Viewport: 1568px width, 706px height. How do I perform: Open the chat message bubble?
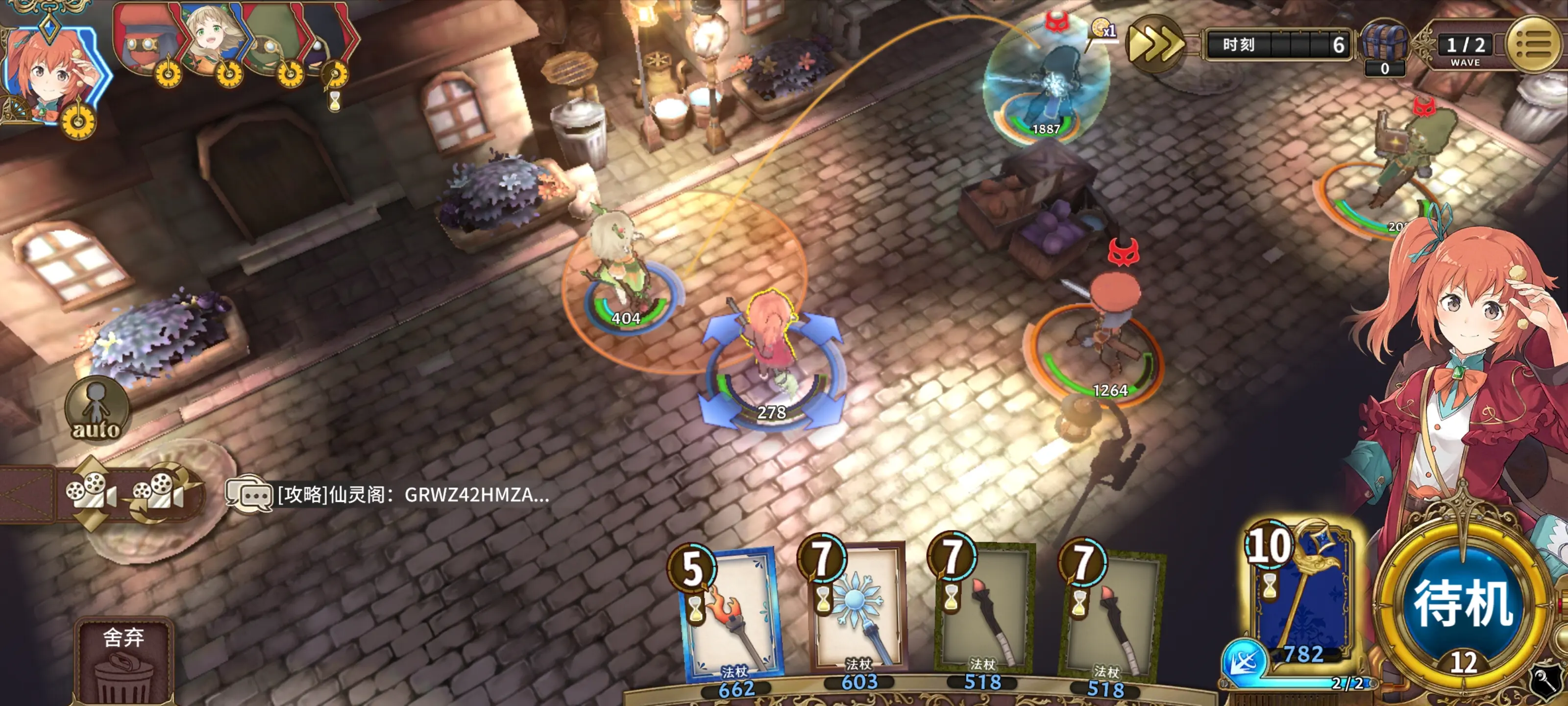click(249, 495)
